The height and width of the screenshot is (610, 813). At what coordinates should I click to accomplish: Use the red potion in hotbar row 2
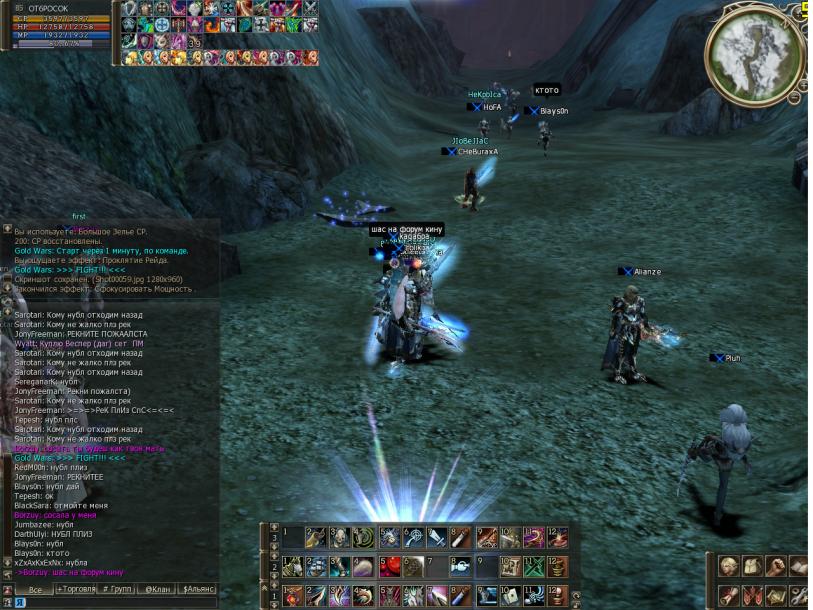click(389, 567)
